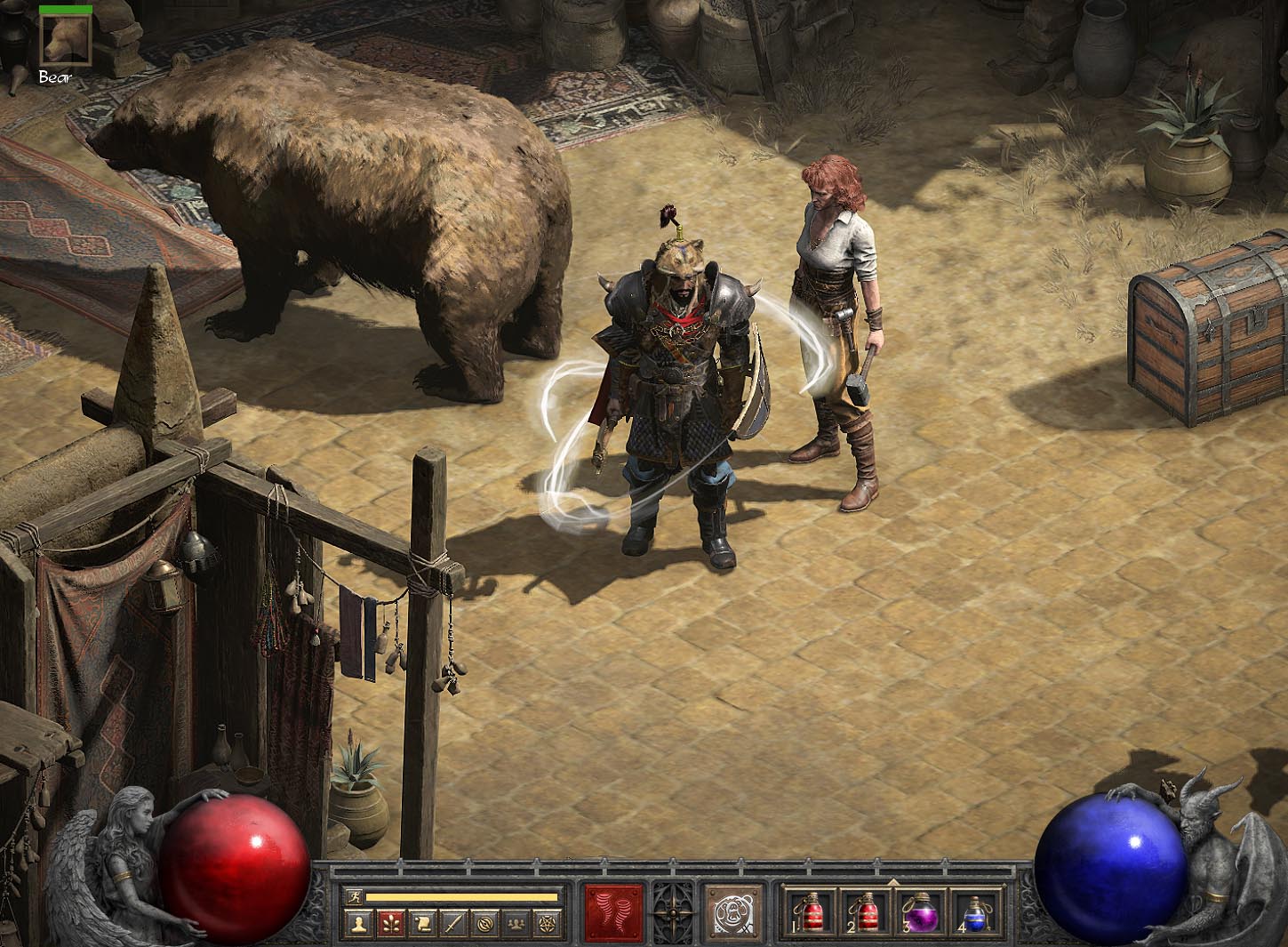Select the red twin tornado left skill
The height and width of the screenshot is (947, 1288).
(614, 913)
